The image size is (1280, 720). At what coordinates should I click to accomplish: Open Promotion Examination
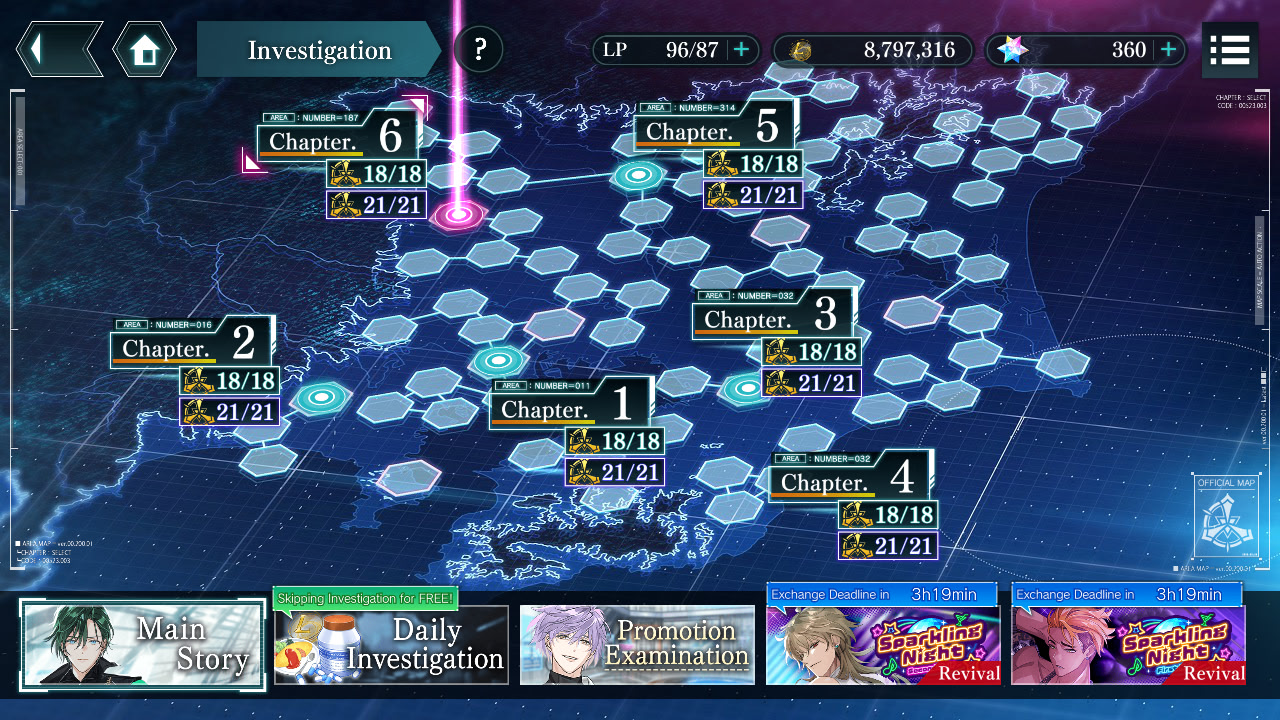tap(637, 645)
